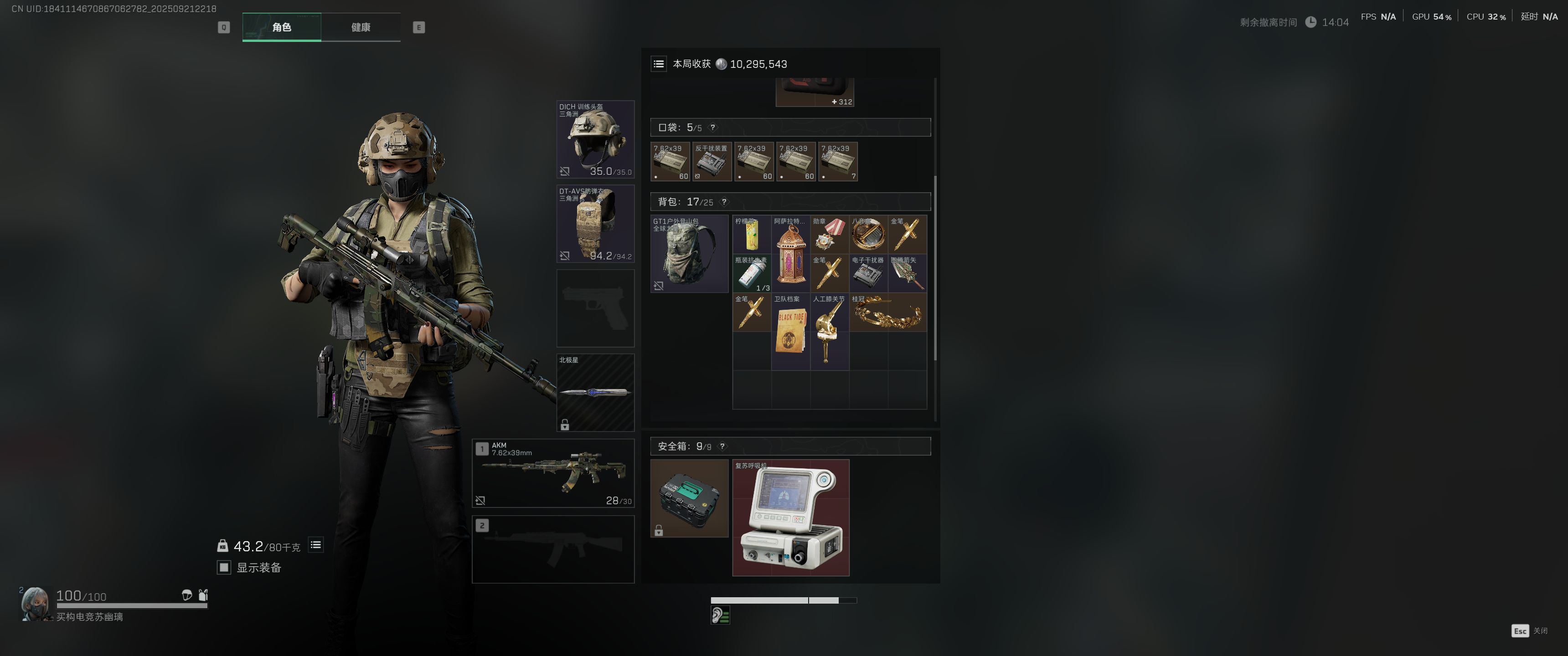The image size is (1568, 656).
Task: Select the DT-AVS body armor slot
Action: point(595,224)
